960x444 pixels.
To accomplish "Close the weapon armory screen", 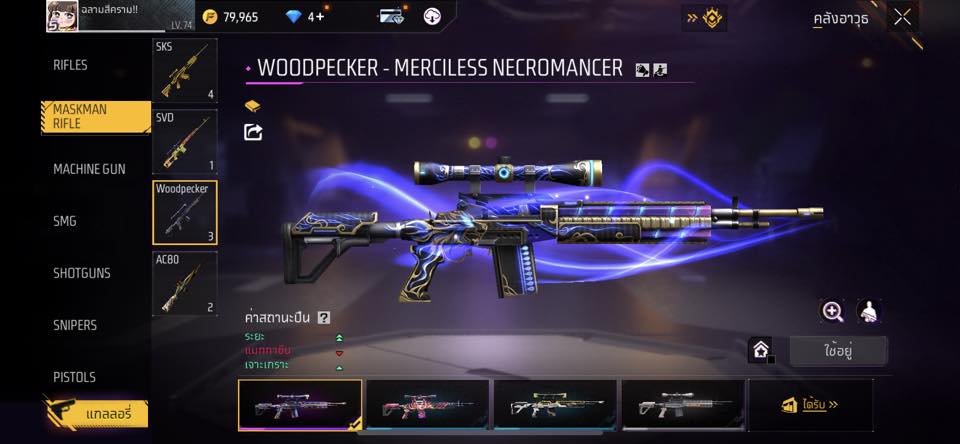I will 903,17.
